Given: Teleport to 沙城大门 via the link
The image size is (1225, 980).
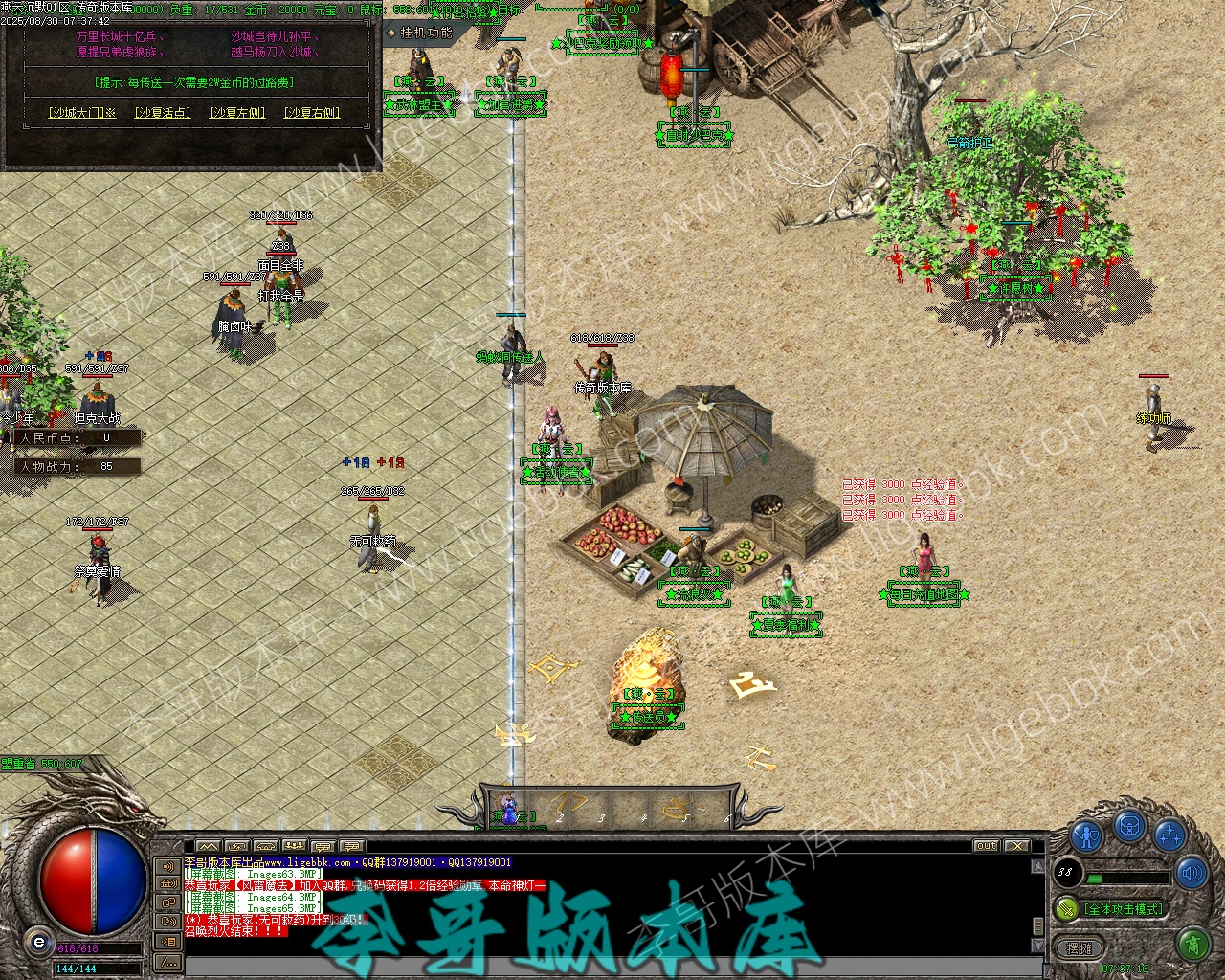Looking at the screenshot, I should [x=81, y=113].
